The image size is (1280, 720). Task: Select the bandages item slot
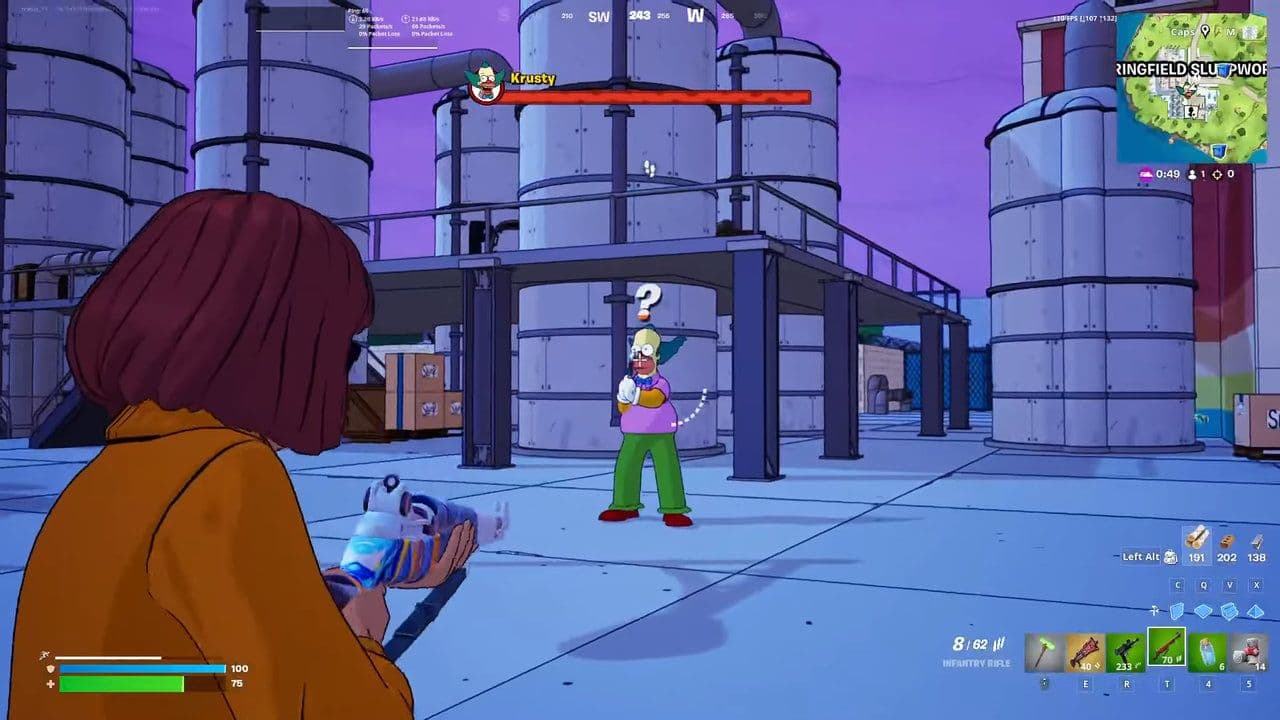[1249, 652]
